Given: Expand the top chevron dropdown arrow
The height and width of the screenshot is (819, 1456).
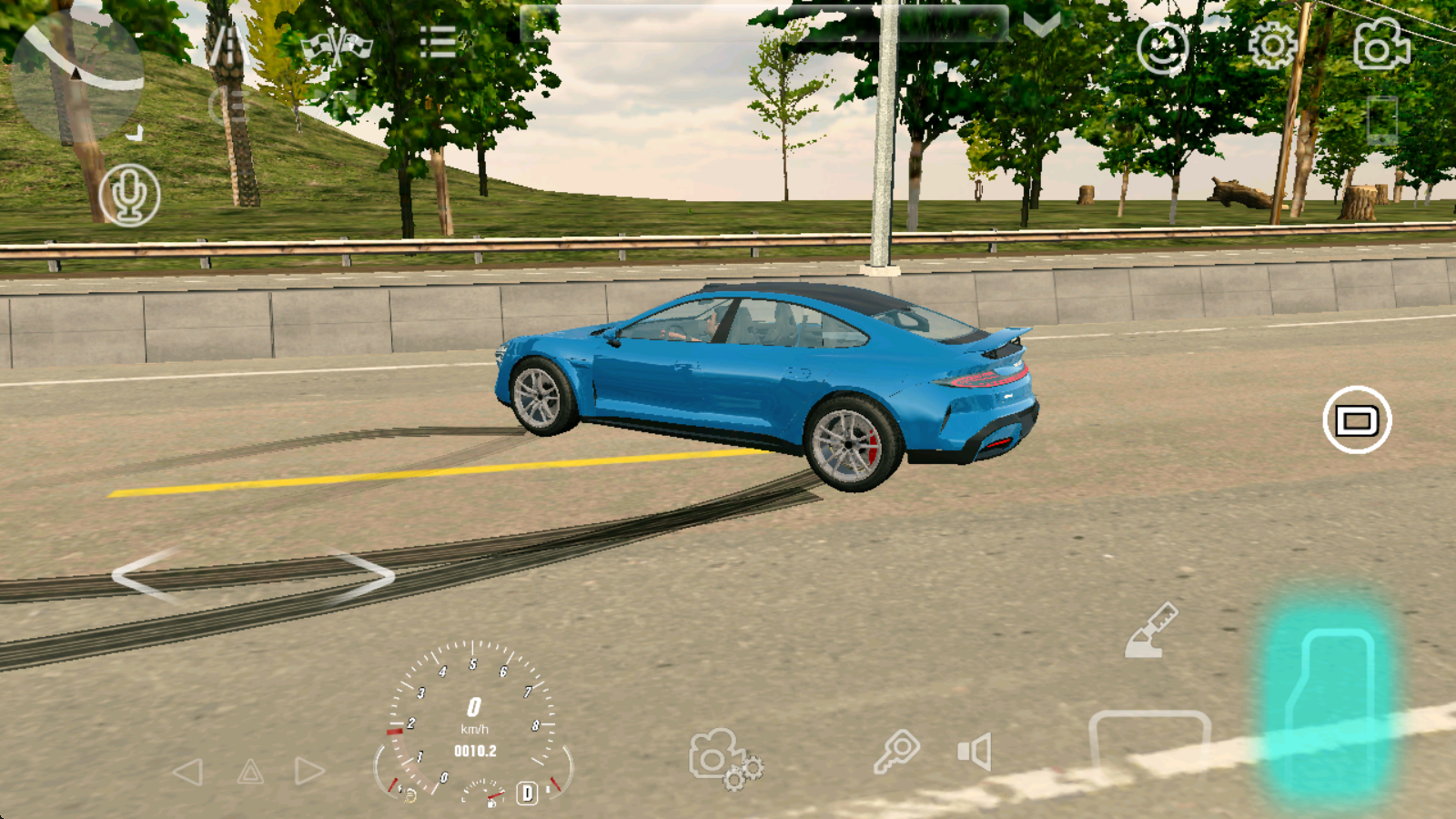Looking at the screenshot, I should click(1041, 24).
